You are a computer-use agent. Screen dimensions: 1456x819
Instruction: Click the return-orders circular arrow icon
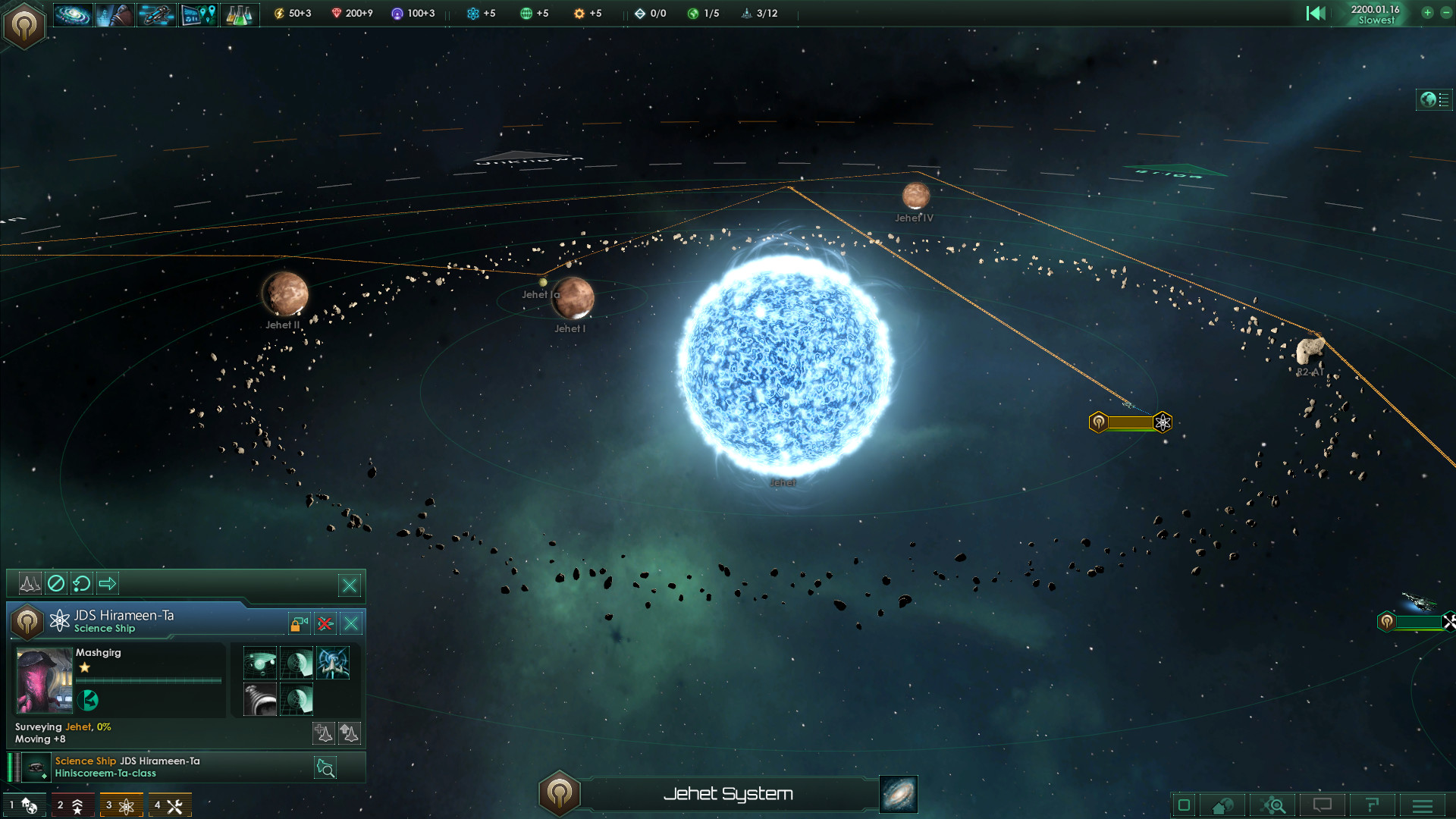82,583
